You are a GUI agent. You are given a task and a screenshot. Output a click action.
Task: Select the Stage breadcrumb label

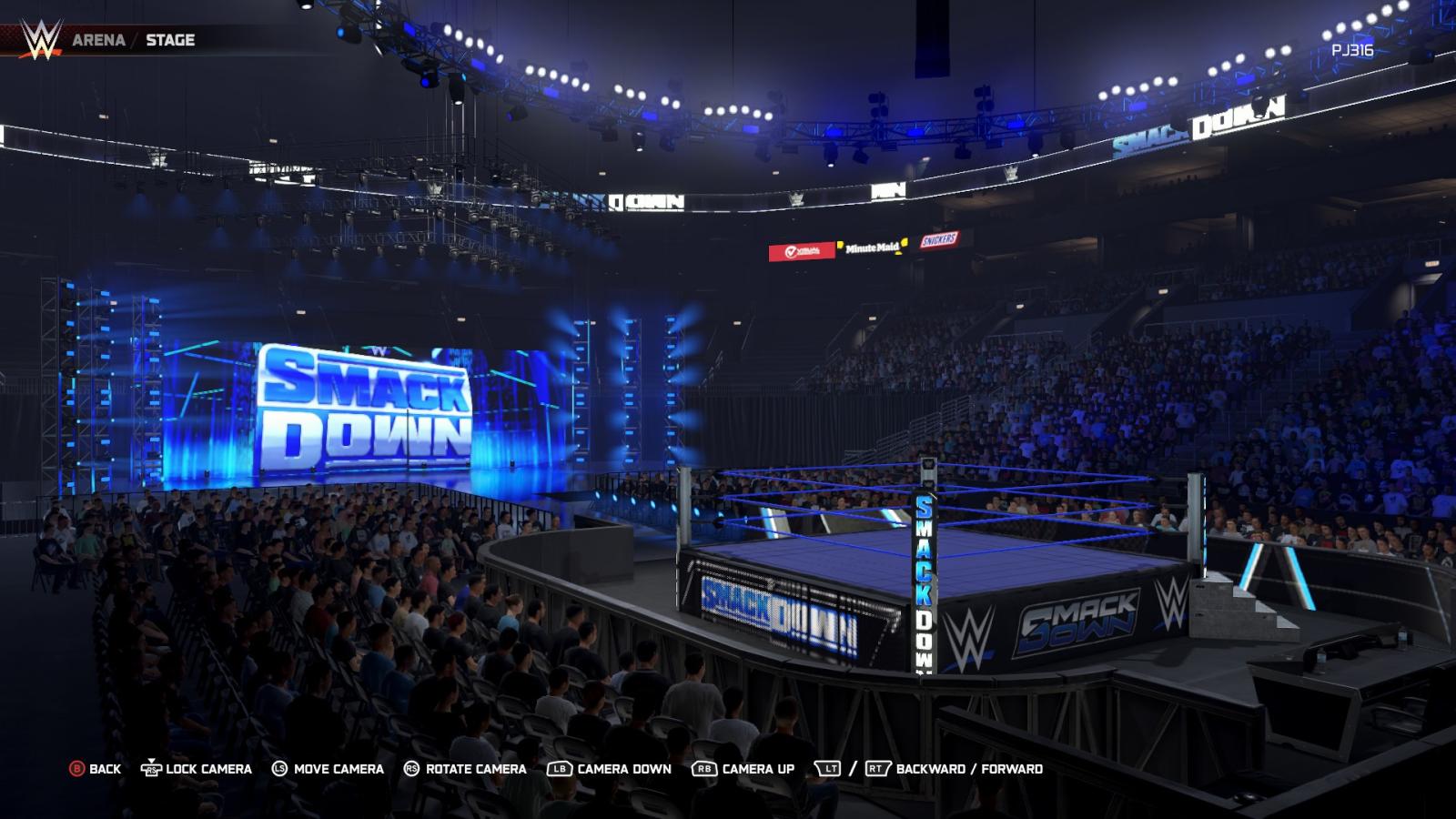(x=170, y=40)
